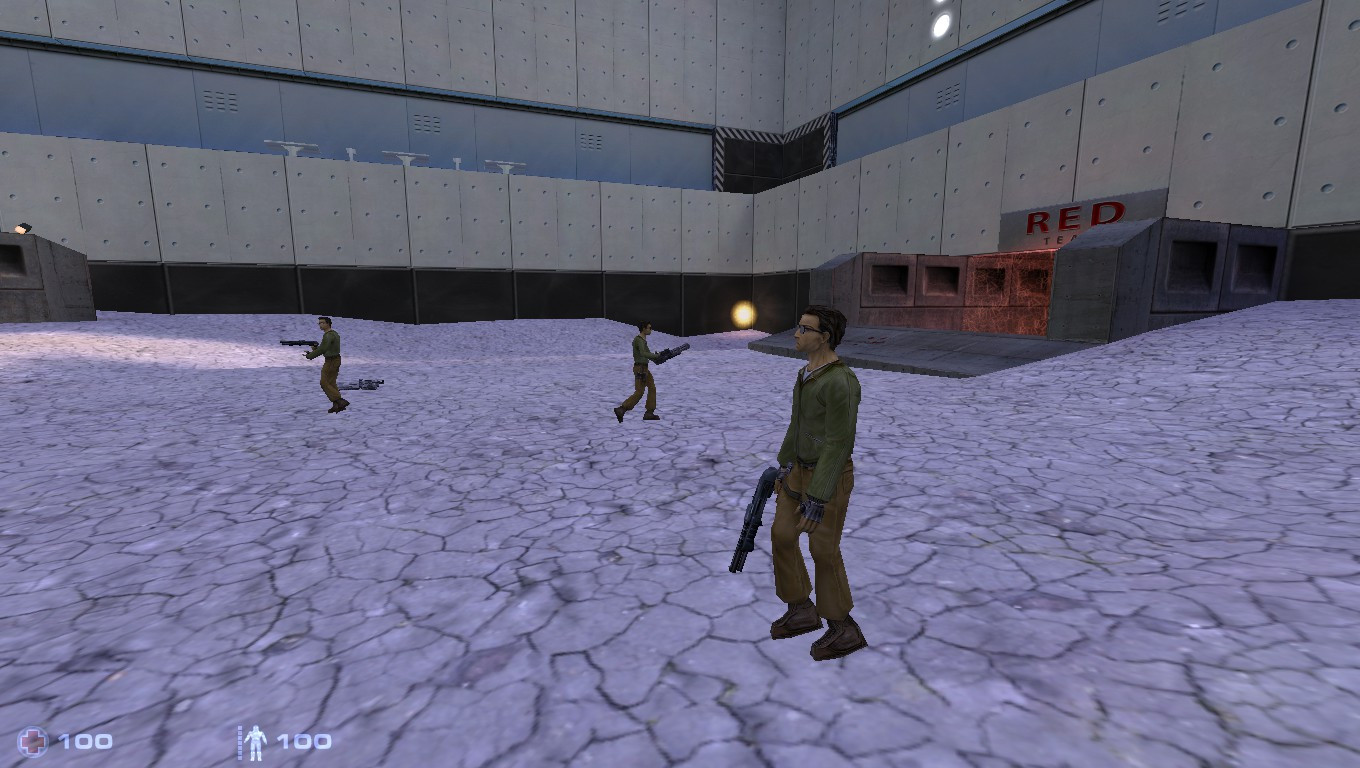Click the round ceiling lamp at top right
The image size is (1360, 768).
pos(938,23)
